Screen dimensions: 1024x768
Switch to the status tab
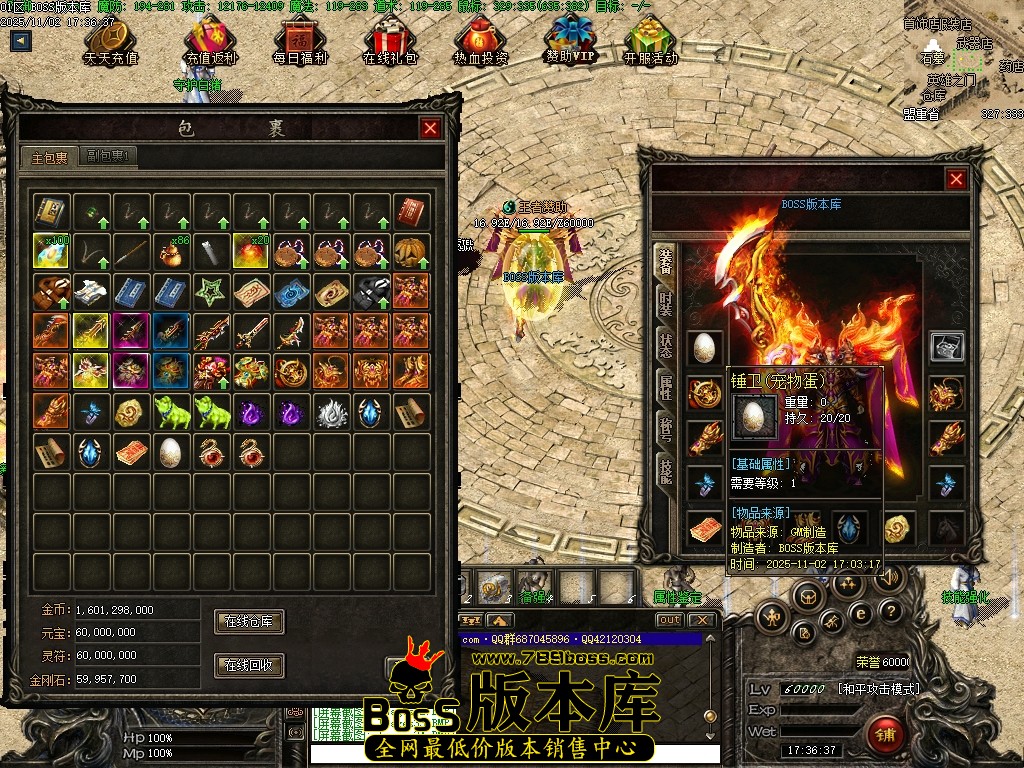(x=665, y=345)
